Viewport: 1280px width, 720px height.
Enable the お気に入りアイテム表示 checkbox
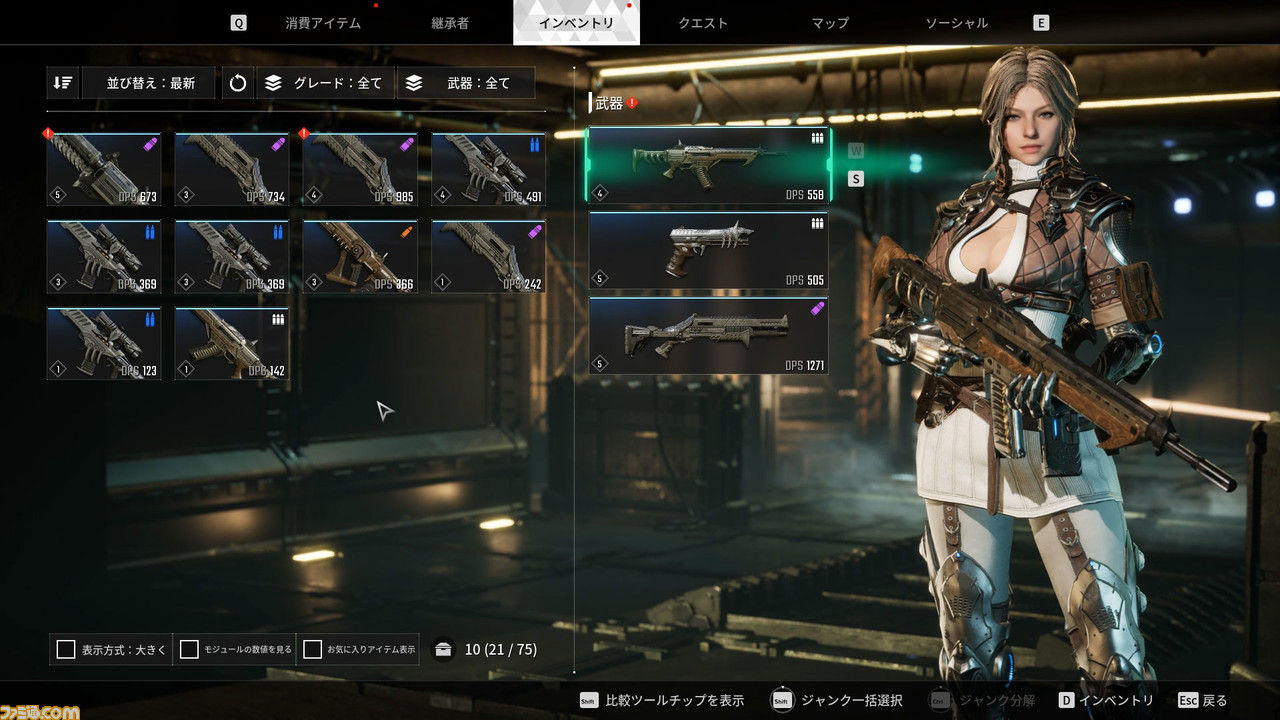[x=313, y=650]
